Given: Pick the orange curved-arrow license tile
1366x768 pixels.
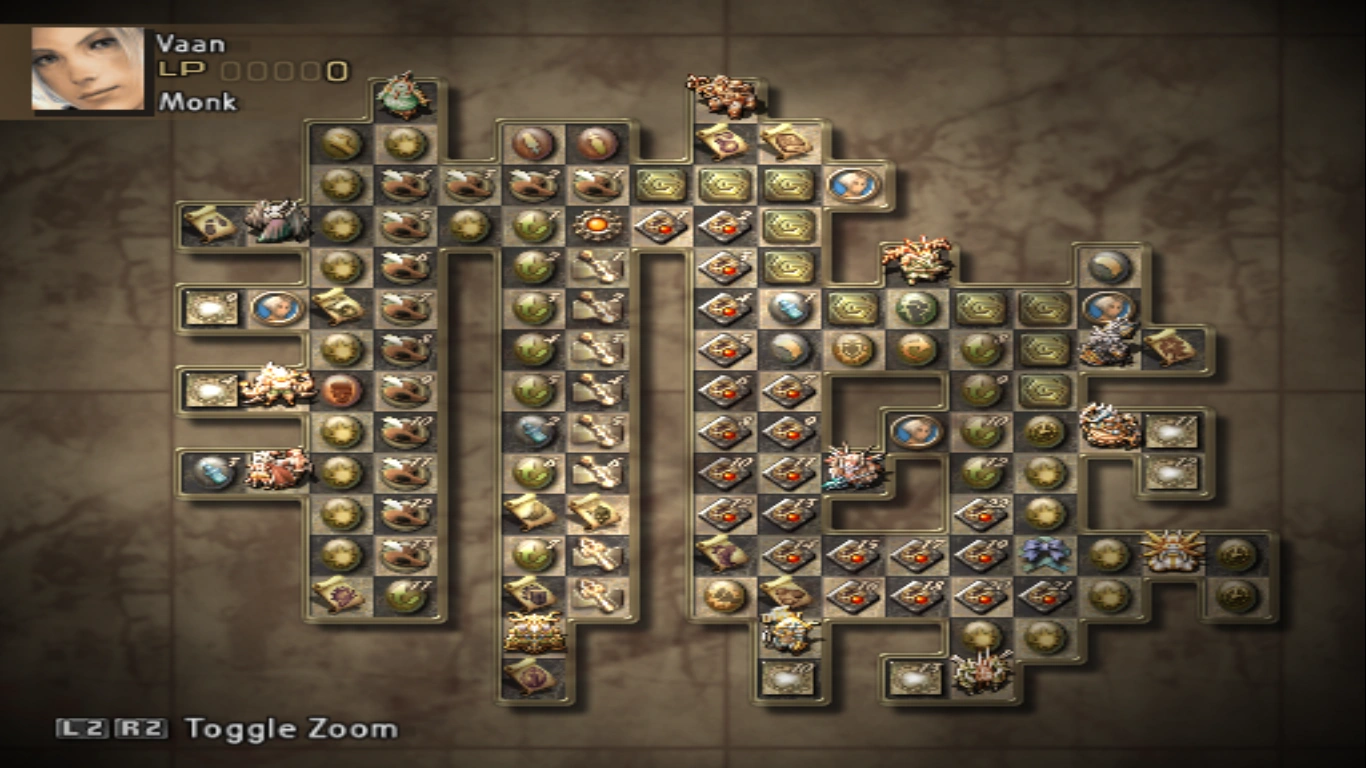Looking at the screenshot, I should [917, 348].
